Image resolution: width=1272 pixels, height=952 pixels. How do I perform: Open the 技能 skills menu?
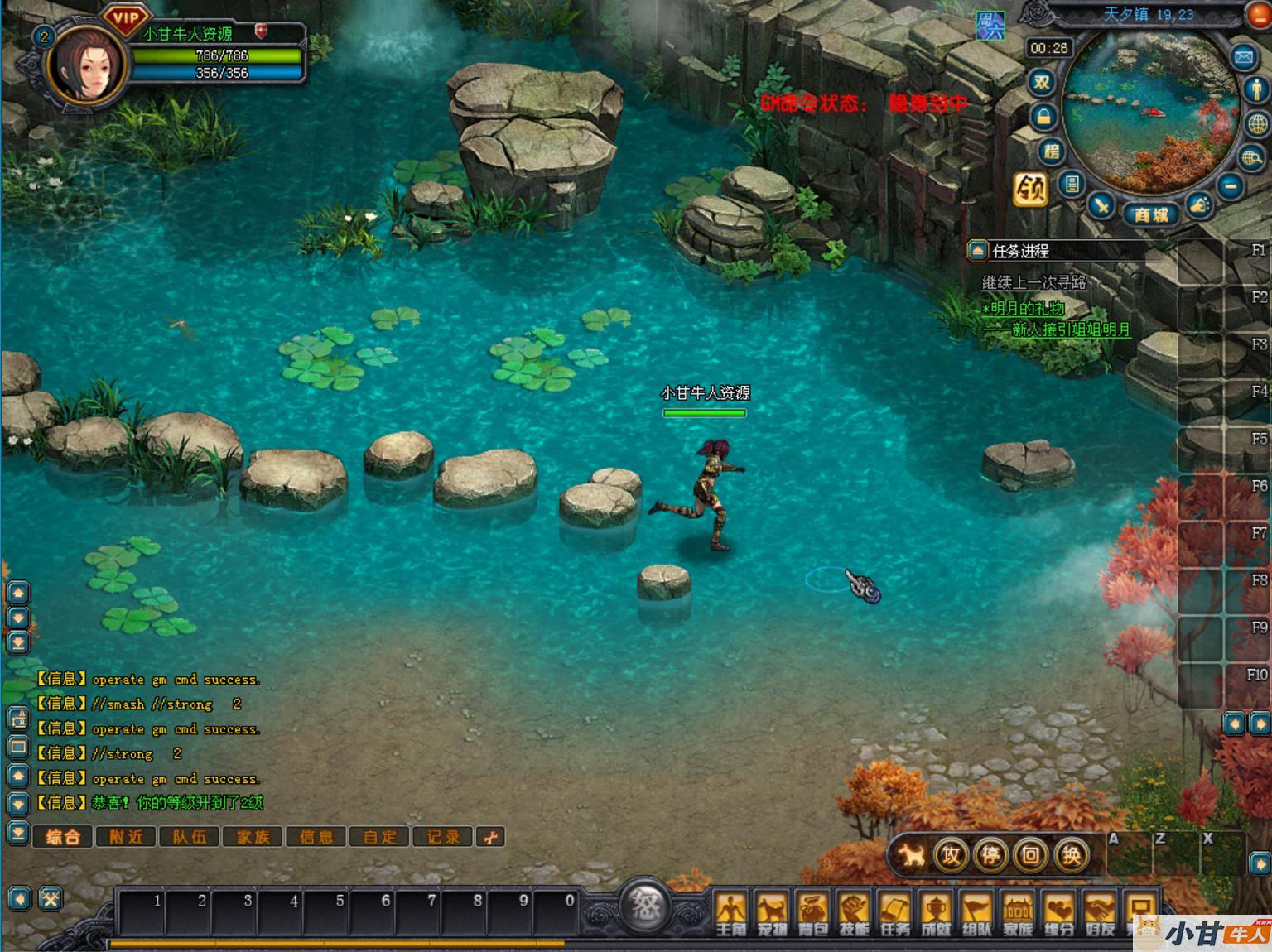(854, 913)
